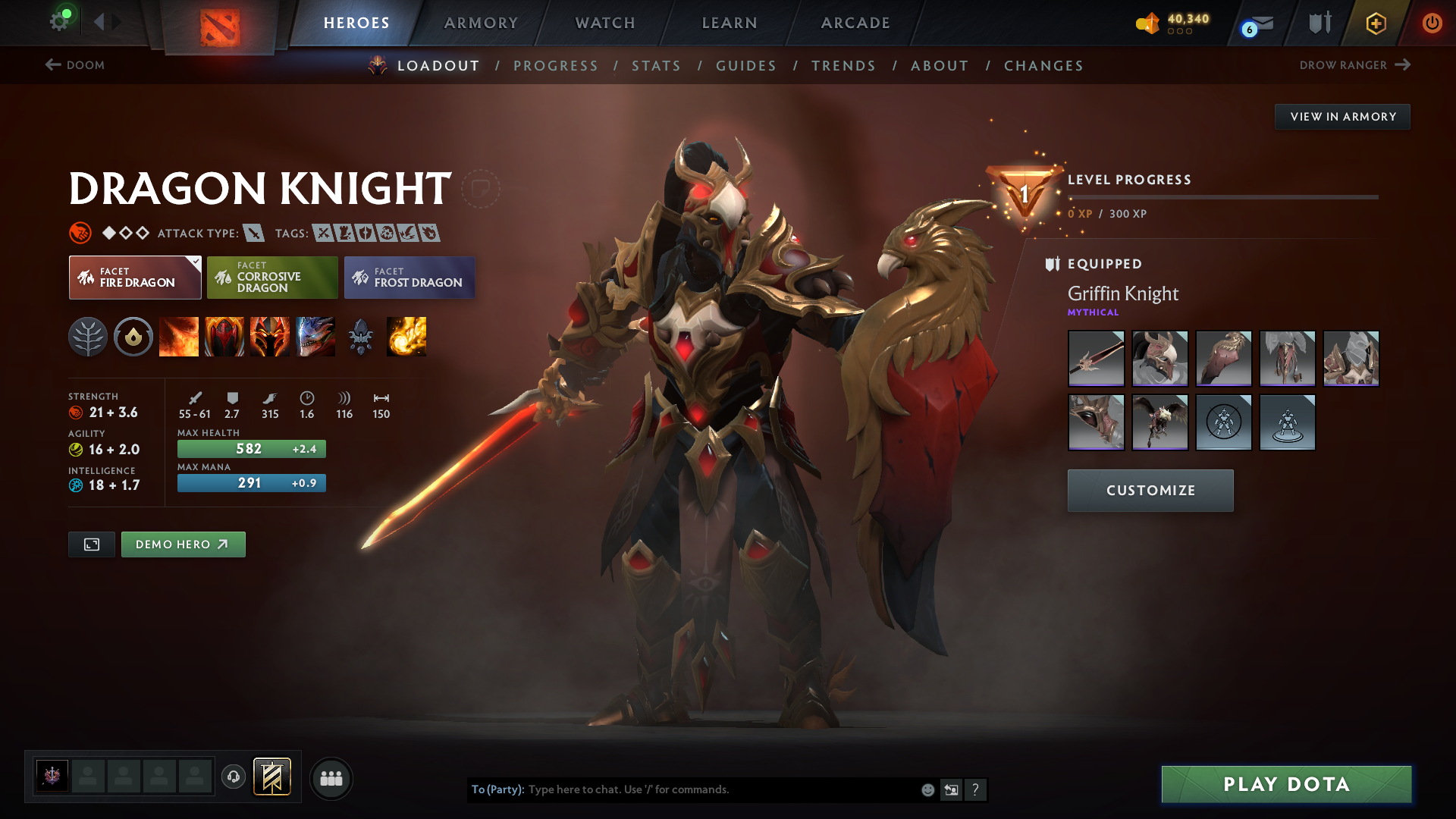
Task: Open the Learn menu
Action: click(x=730, y=23)
